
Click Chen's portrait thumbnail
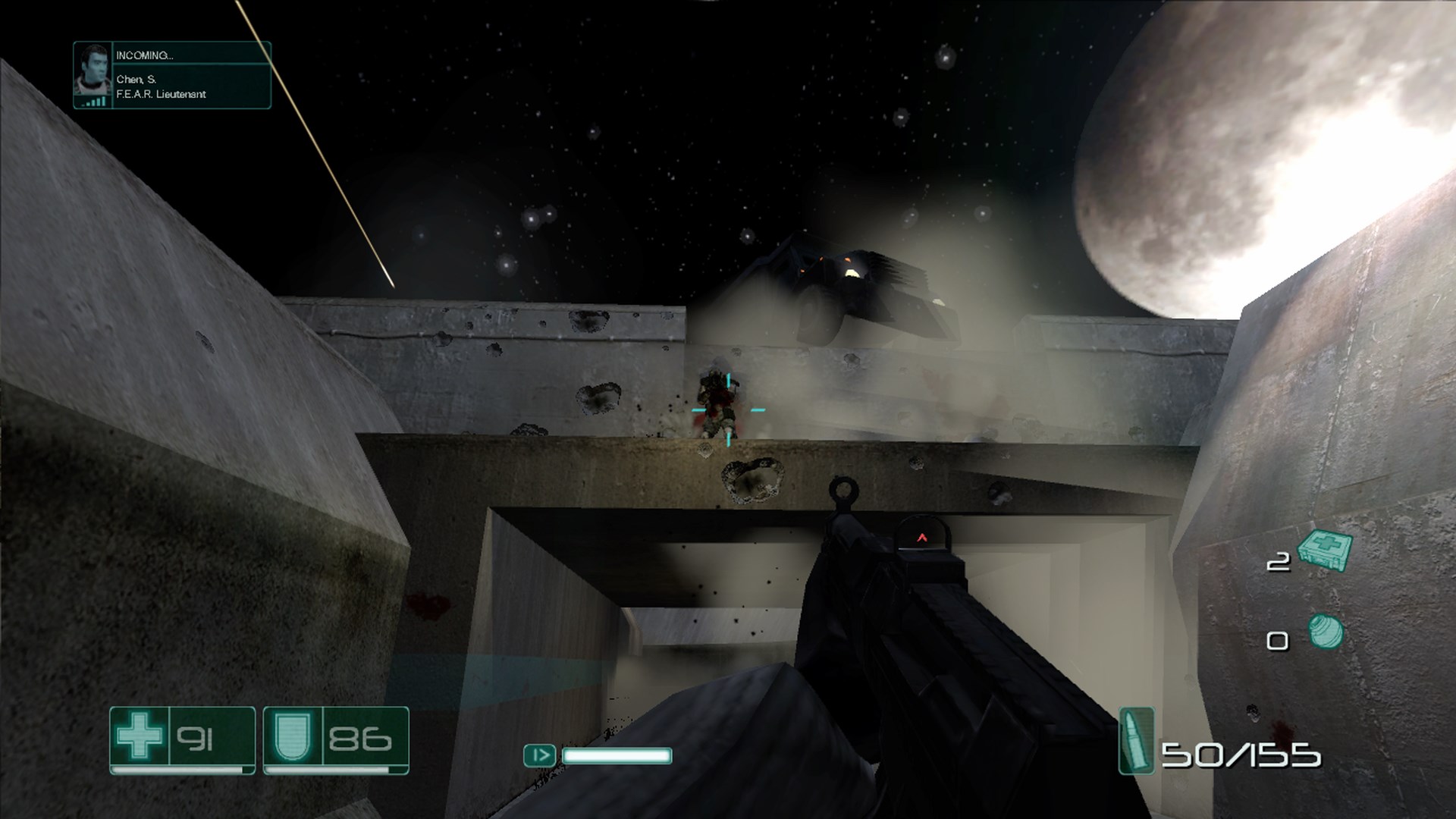[x=91, y=72]
